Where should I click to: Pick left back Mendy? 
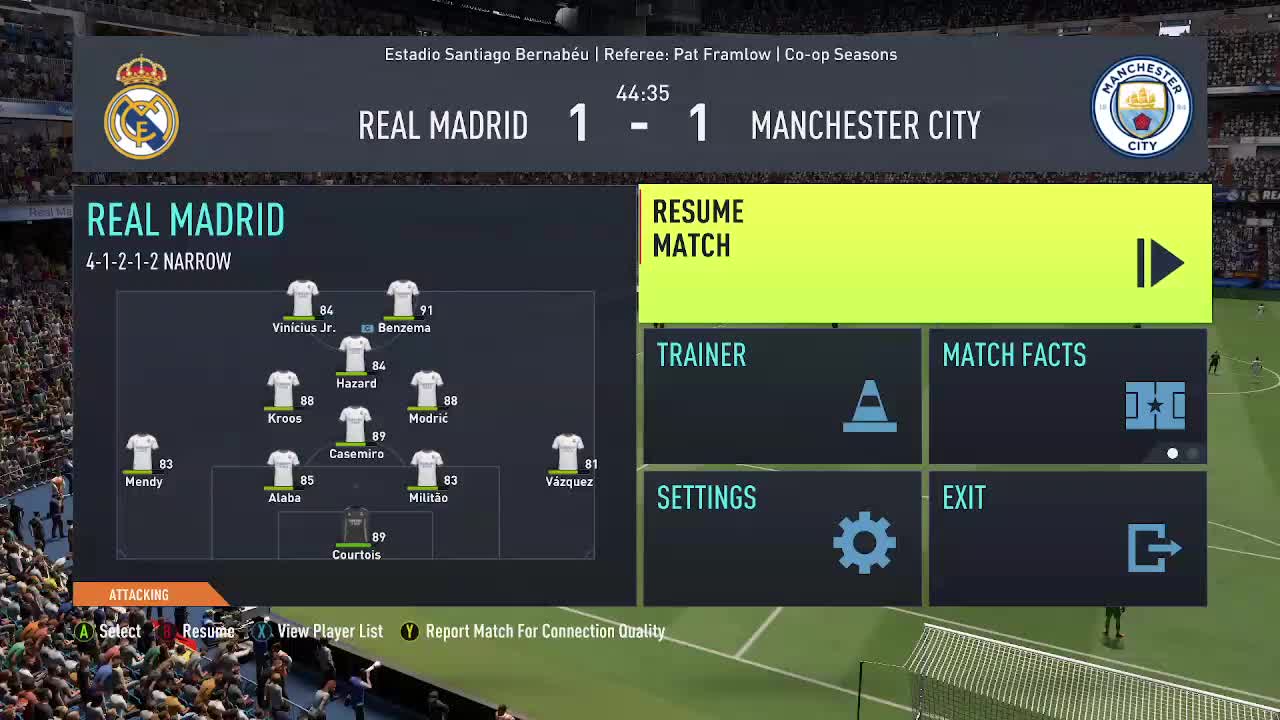142,459
